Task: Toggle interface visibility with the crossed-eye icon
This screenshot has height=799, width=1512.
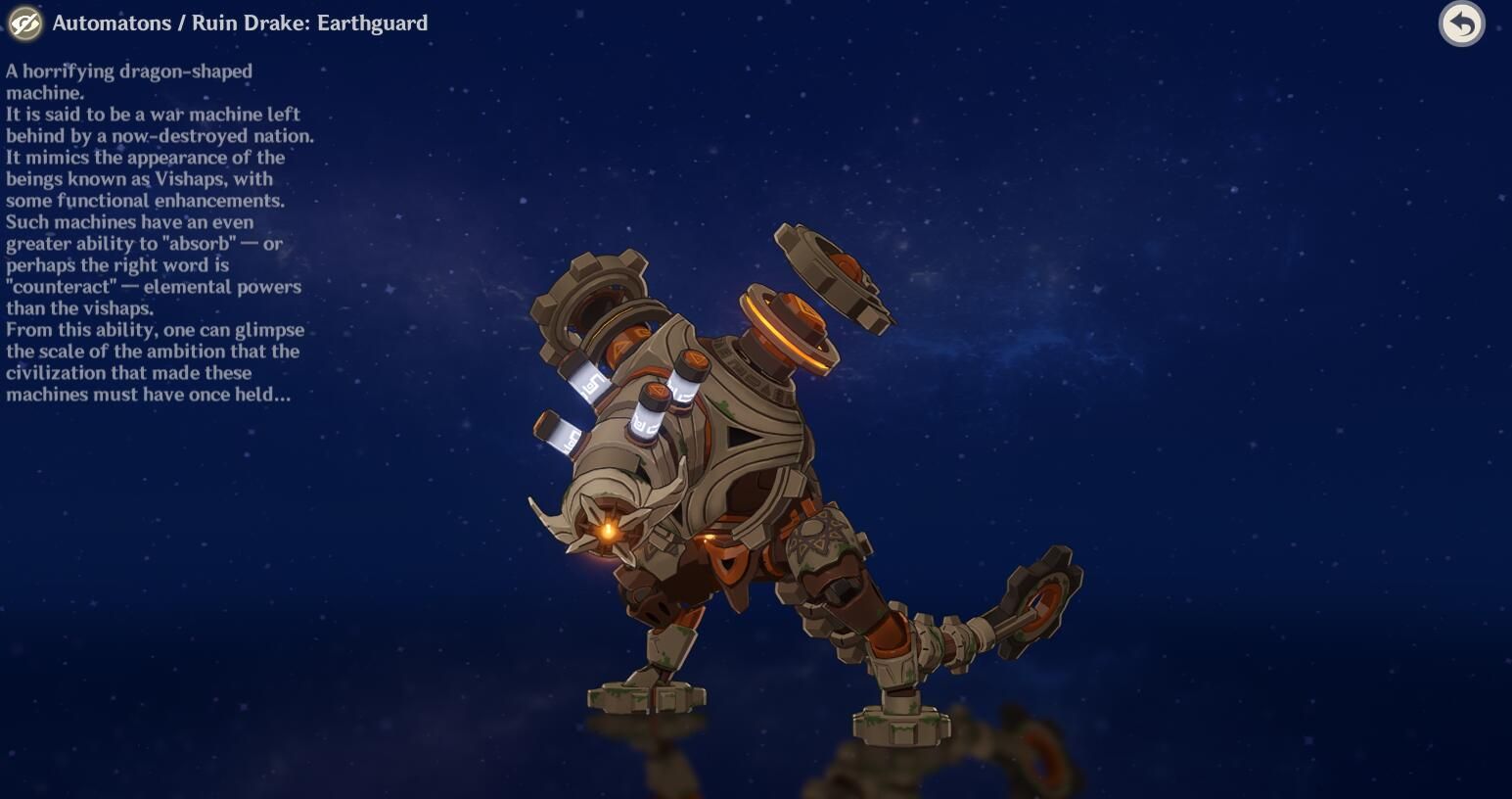Action: [x=23, y=23]
